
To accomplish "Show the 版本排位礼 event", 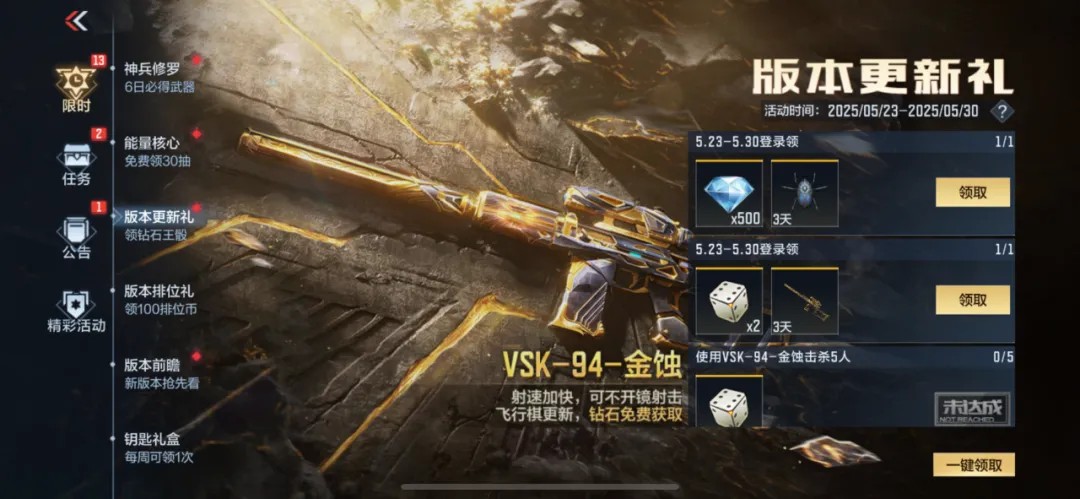I will coord(158,300).
